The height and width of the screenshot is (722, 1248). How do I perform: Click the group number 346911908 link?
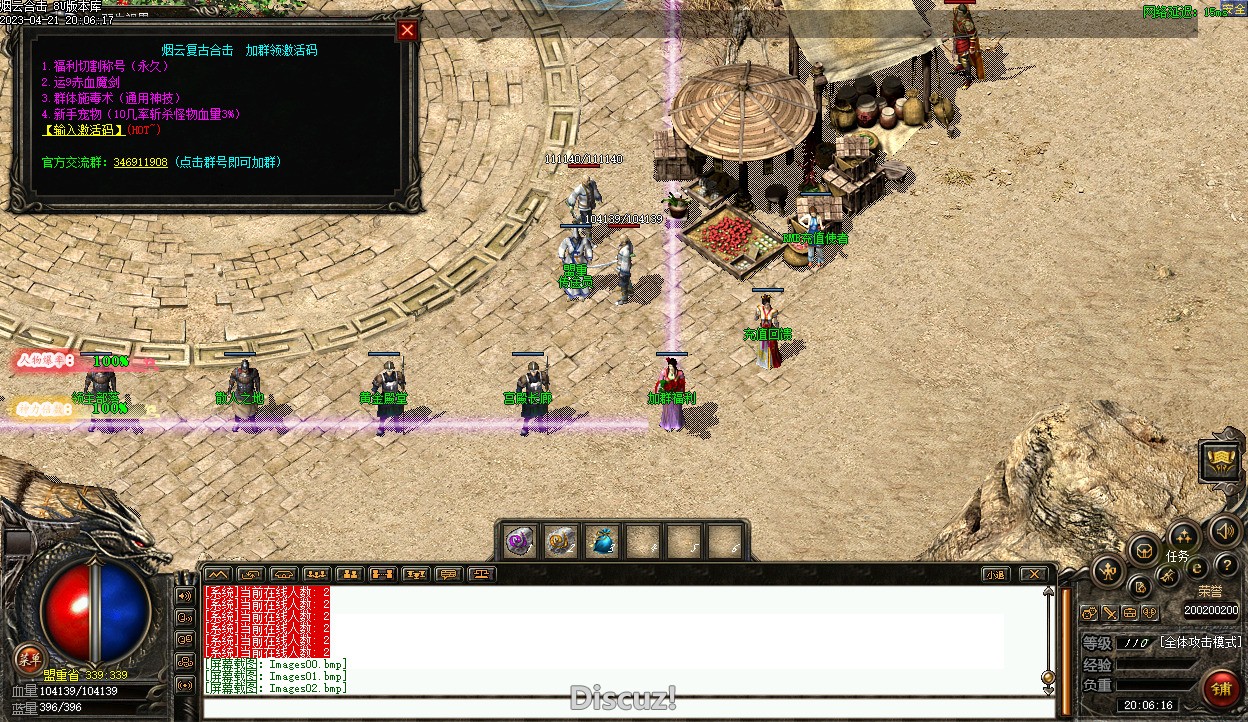click(x=140, y=162)
